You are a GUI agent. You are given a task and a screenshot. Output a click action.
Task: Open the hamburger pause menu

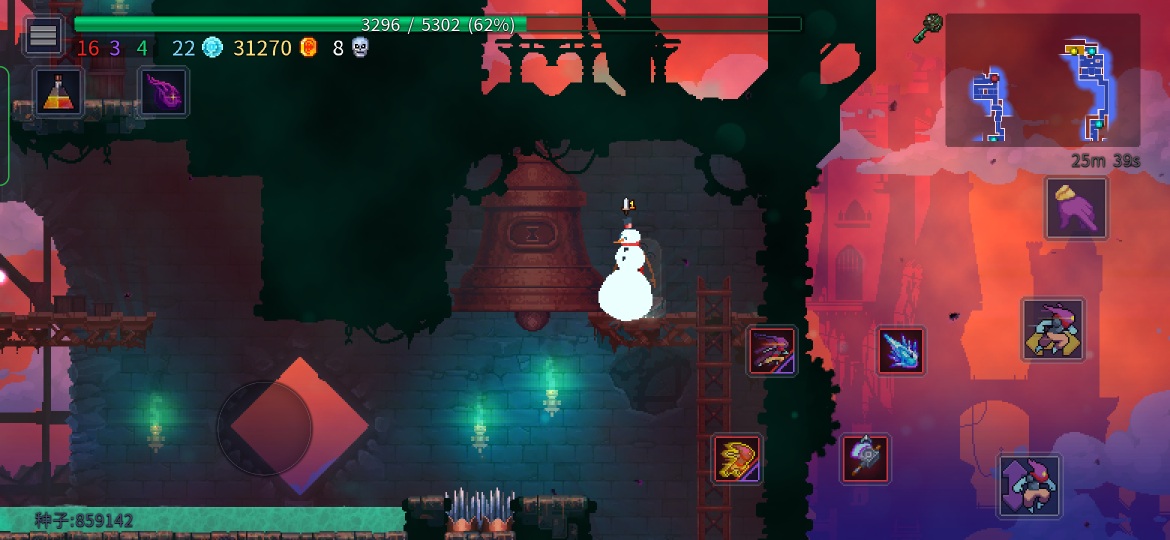click(43, 36)
